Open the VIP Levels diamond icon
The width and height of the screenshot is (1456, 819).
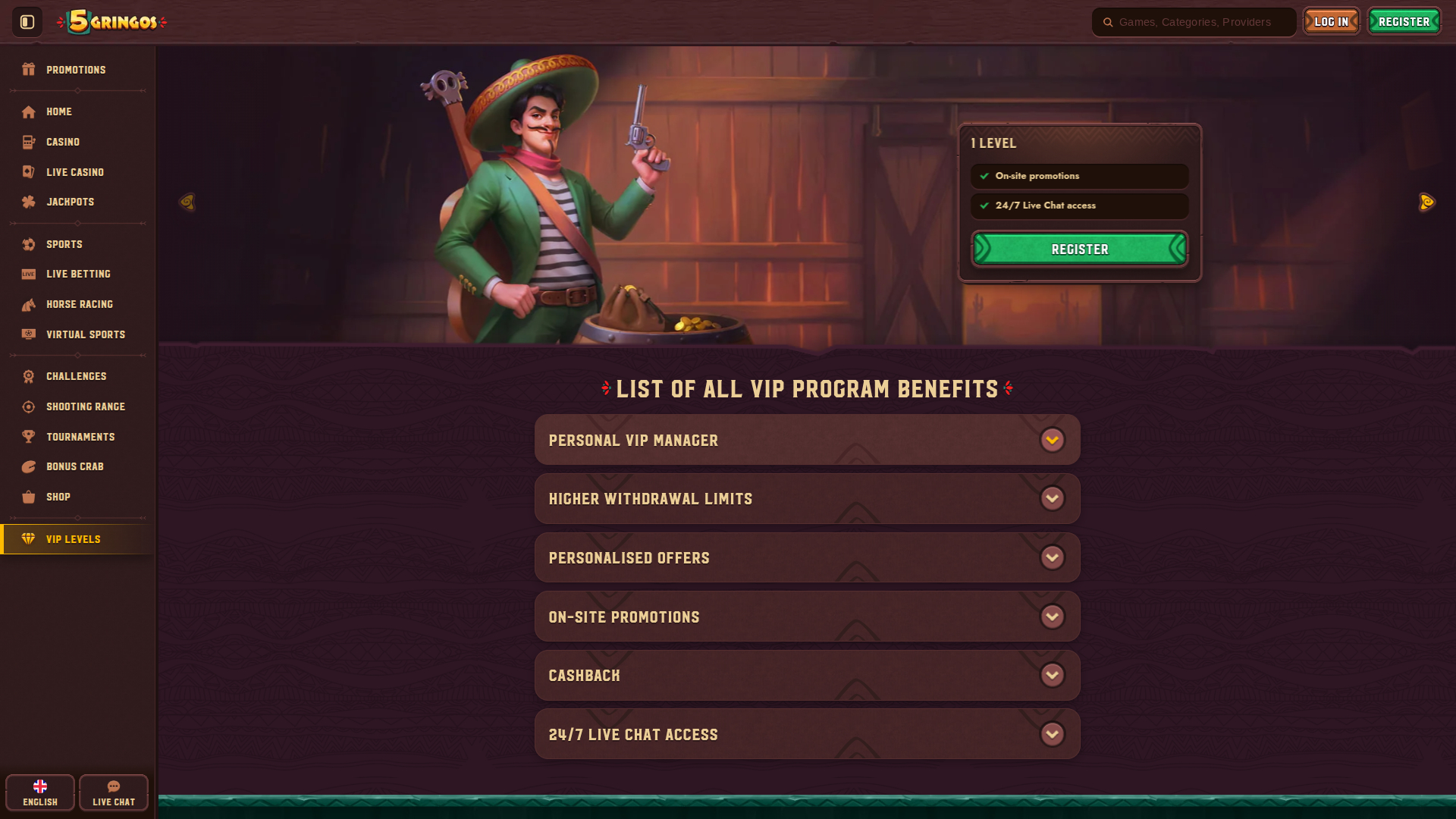pos(28,539)
